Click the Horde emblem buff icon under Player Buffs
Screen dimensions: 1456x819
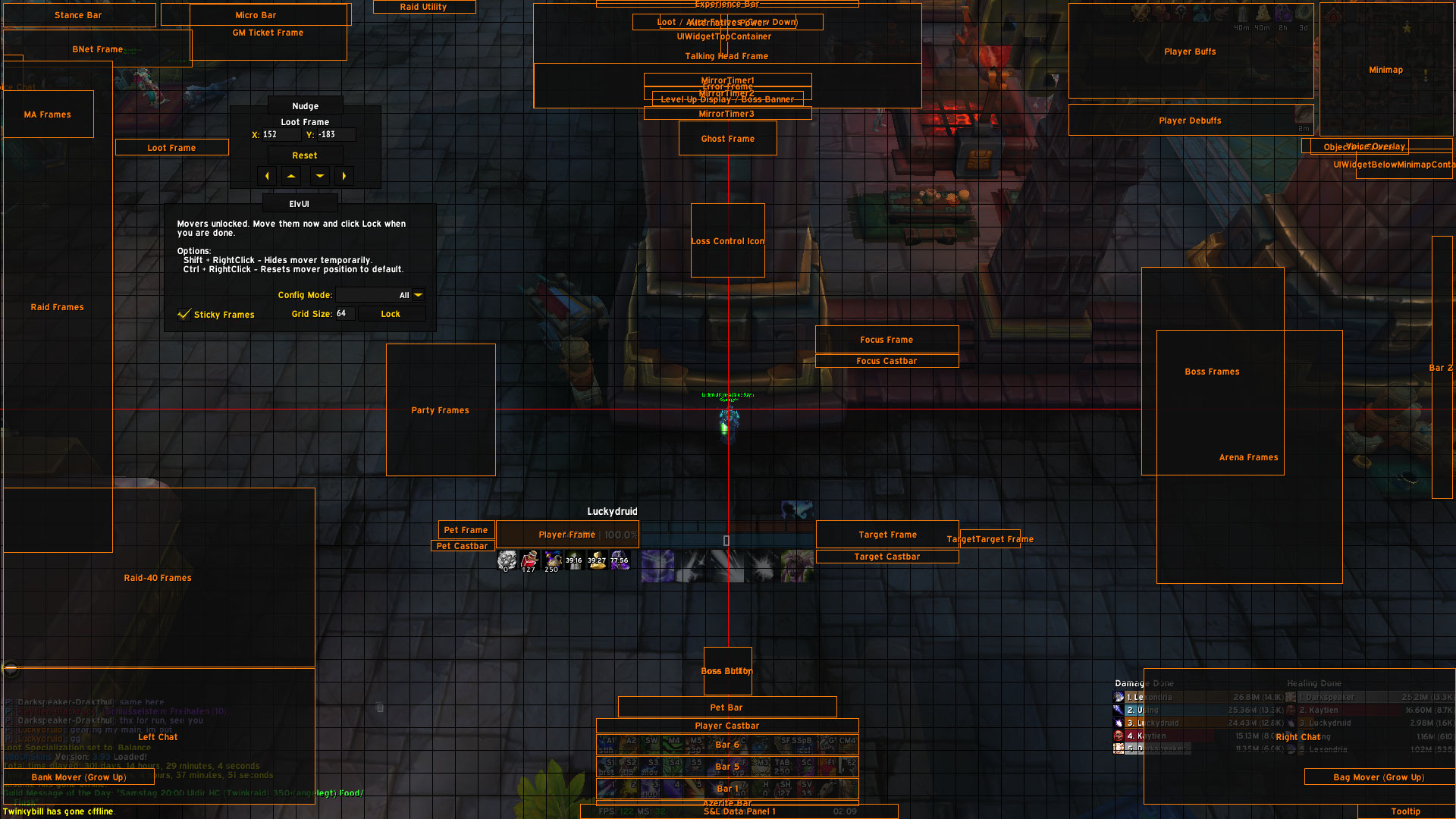[x=1181, y=14]
